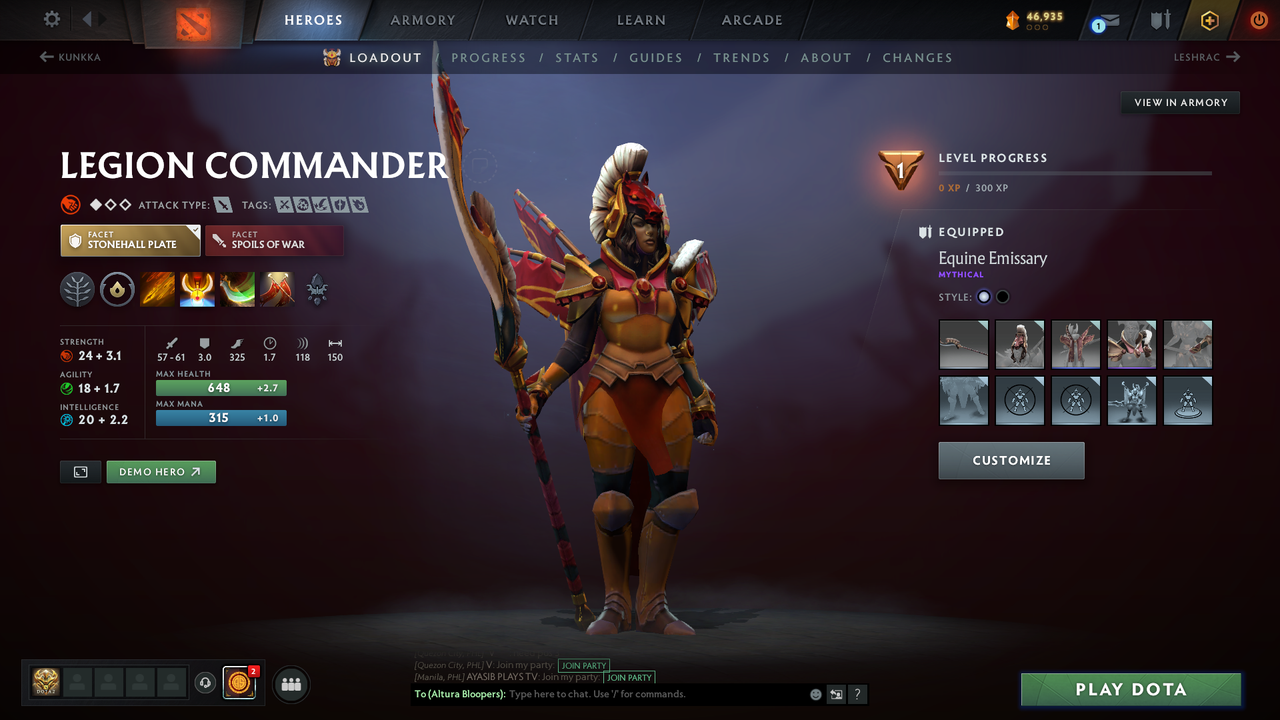Click the power button icon top right
This screenshot has width=1280, height=720.
pyautogui.click(x=1258, y=19)
